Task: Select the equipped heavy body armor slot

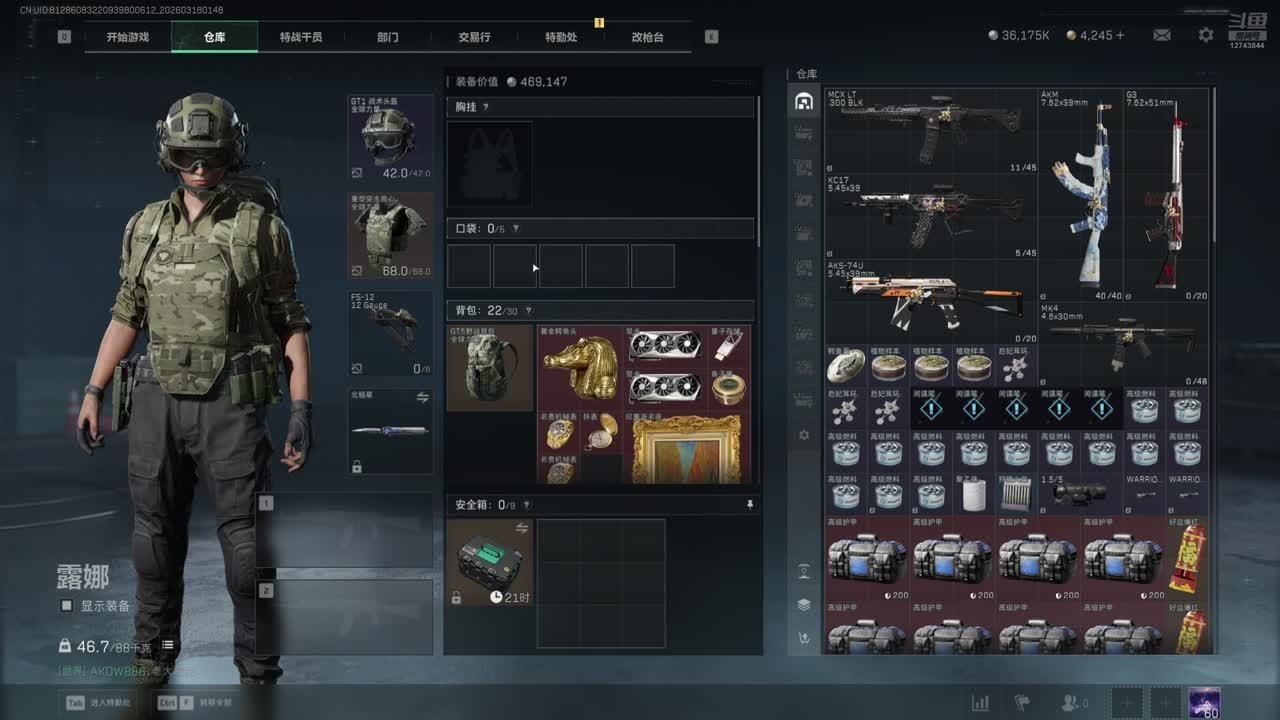Action: [390, 236]
